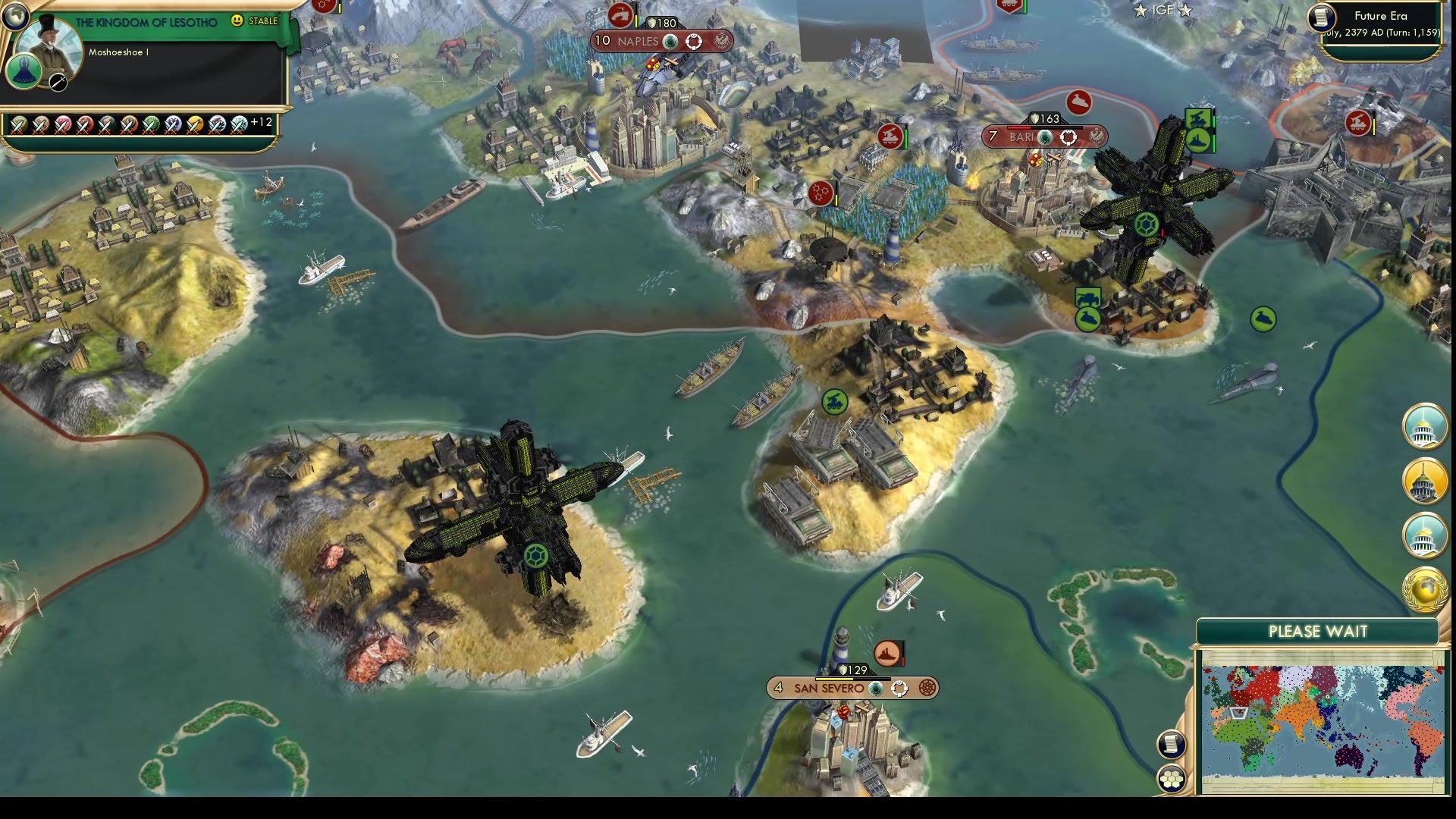Click San Severo's trade wheel icon
This screenshot has width=1456, height=819.
point(930,688)
